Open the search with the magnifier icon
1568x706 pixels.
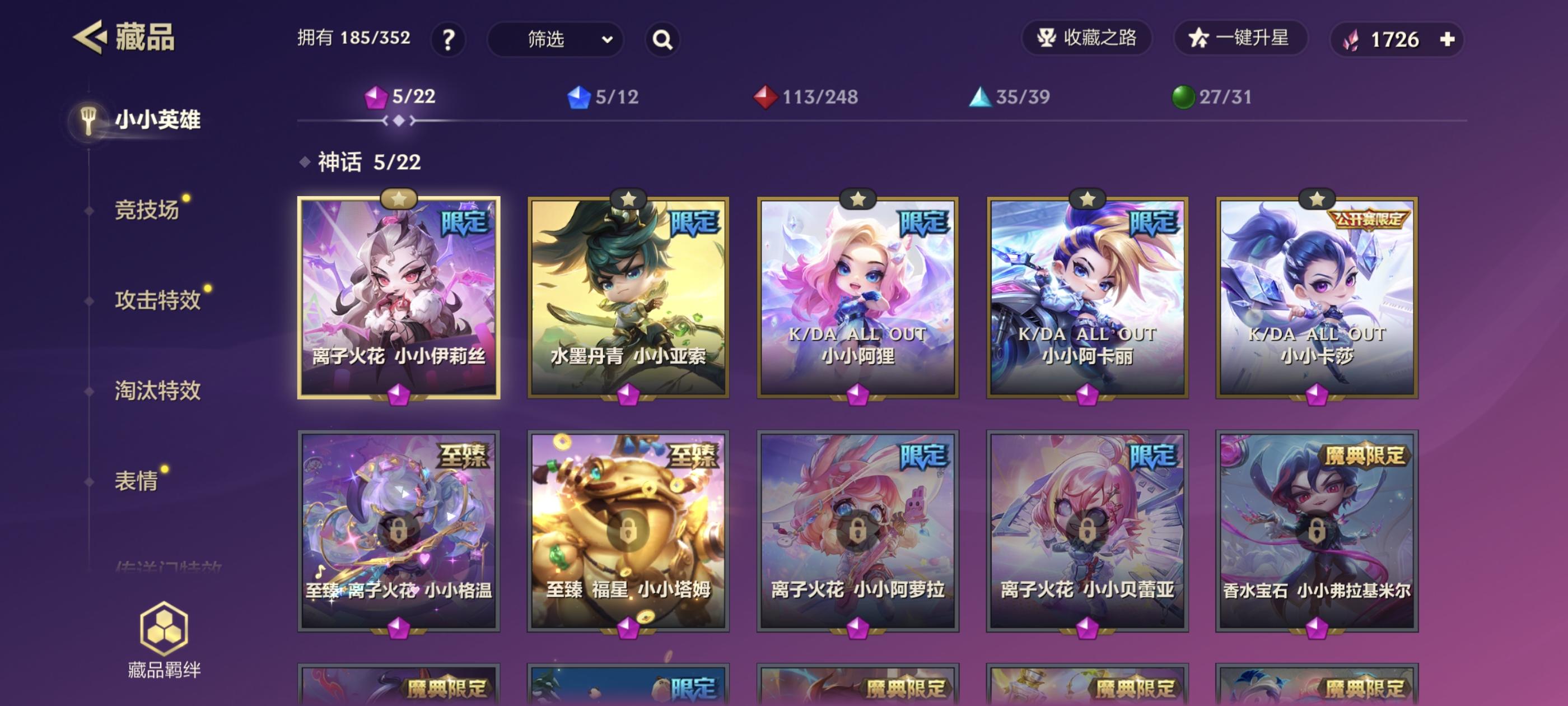[x=662, y=40]
